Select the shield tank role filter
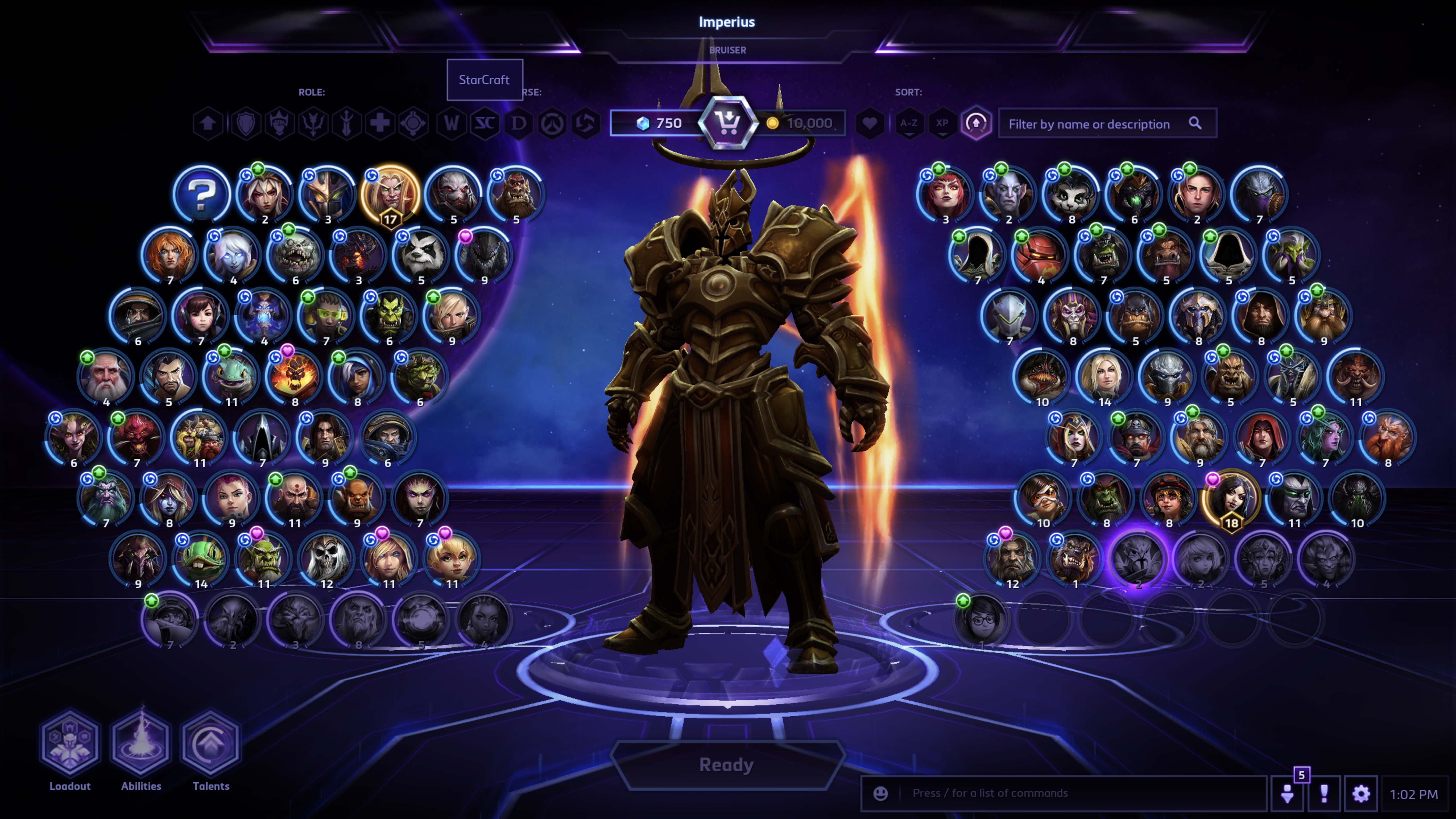Screen dimensions: 1456x819 click(x=245, y=123)
